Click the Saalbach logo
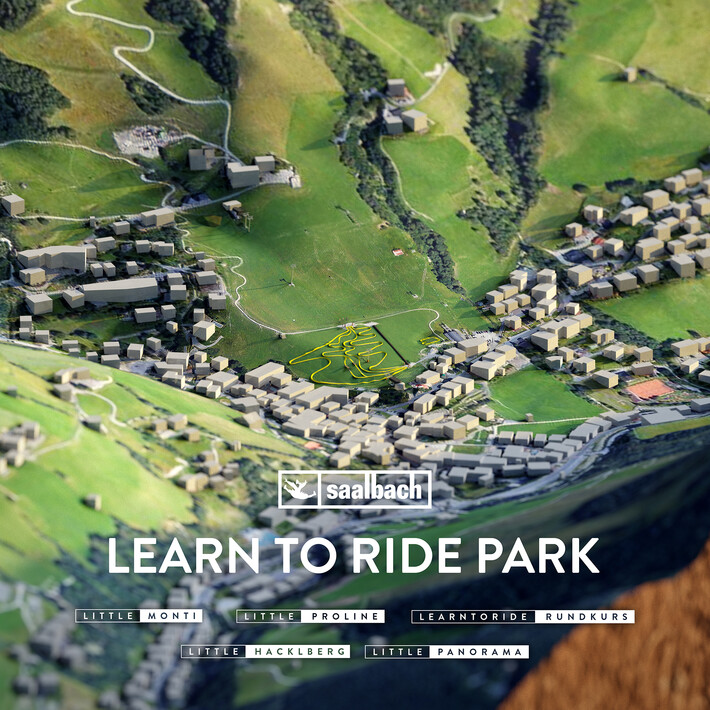 tap(355, 490)
